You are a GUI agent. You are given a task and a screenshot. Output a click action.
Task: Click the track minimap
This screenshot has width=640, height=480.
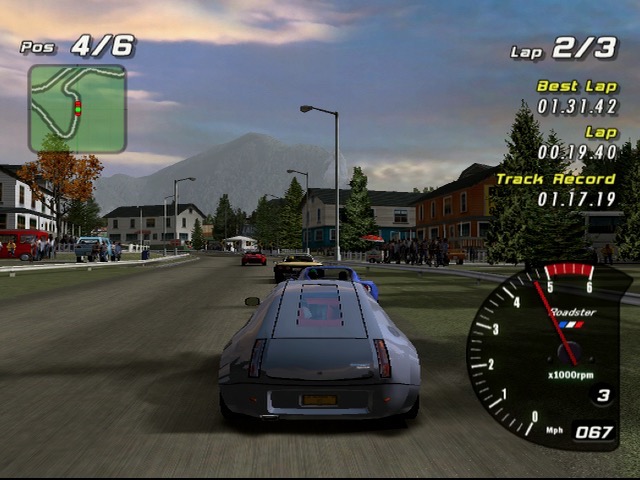77,108
